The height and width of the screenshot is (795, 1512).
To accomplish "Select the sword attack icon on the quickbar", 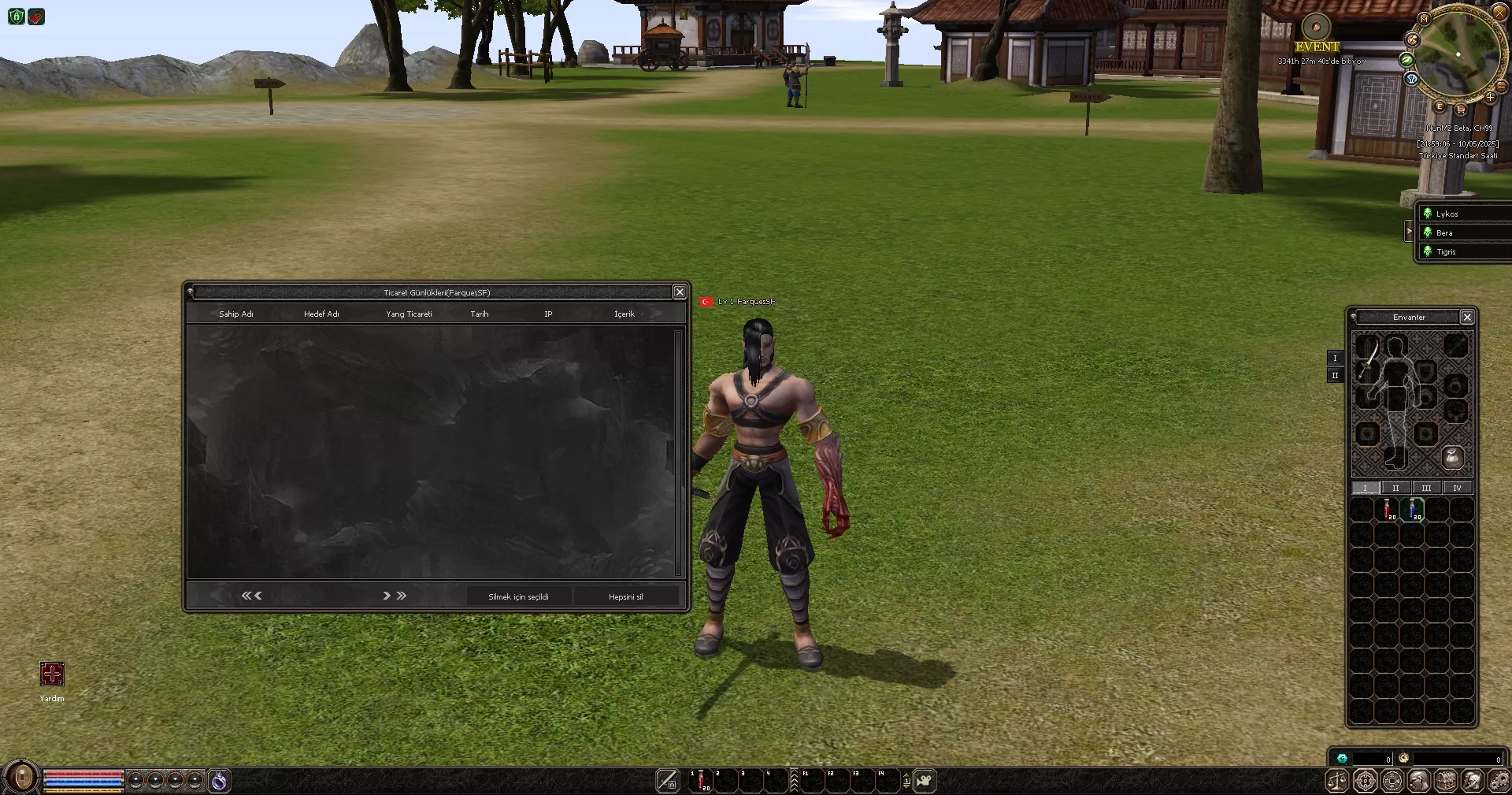I will click(667, 780).
